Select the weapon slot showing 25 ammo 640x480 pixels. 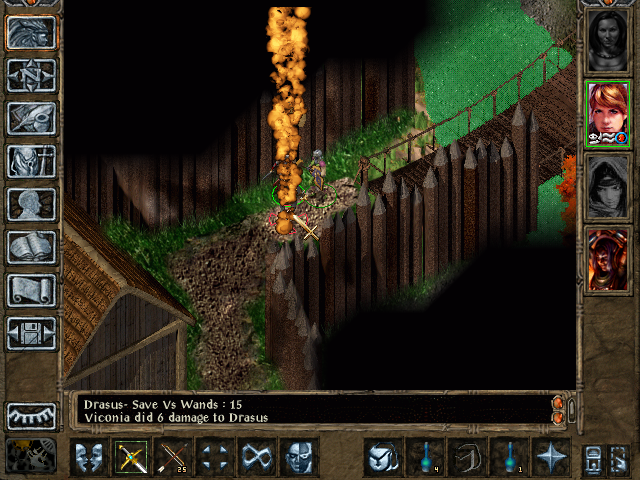click(173, 456)
